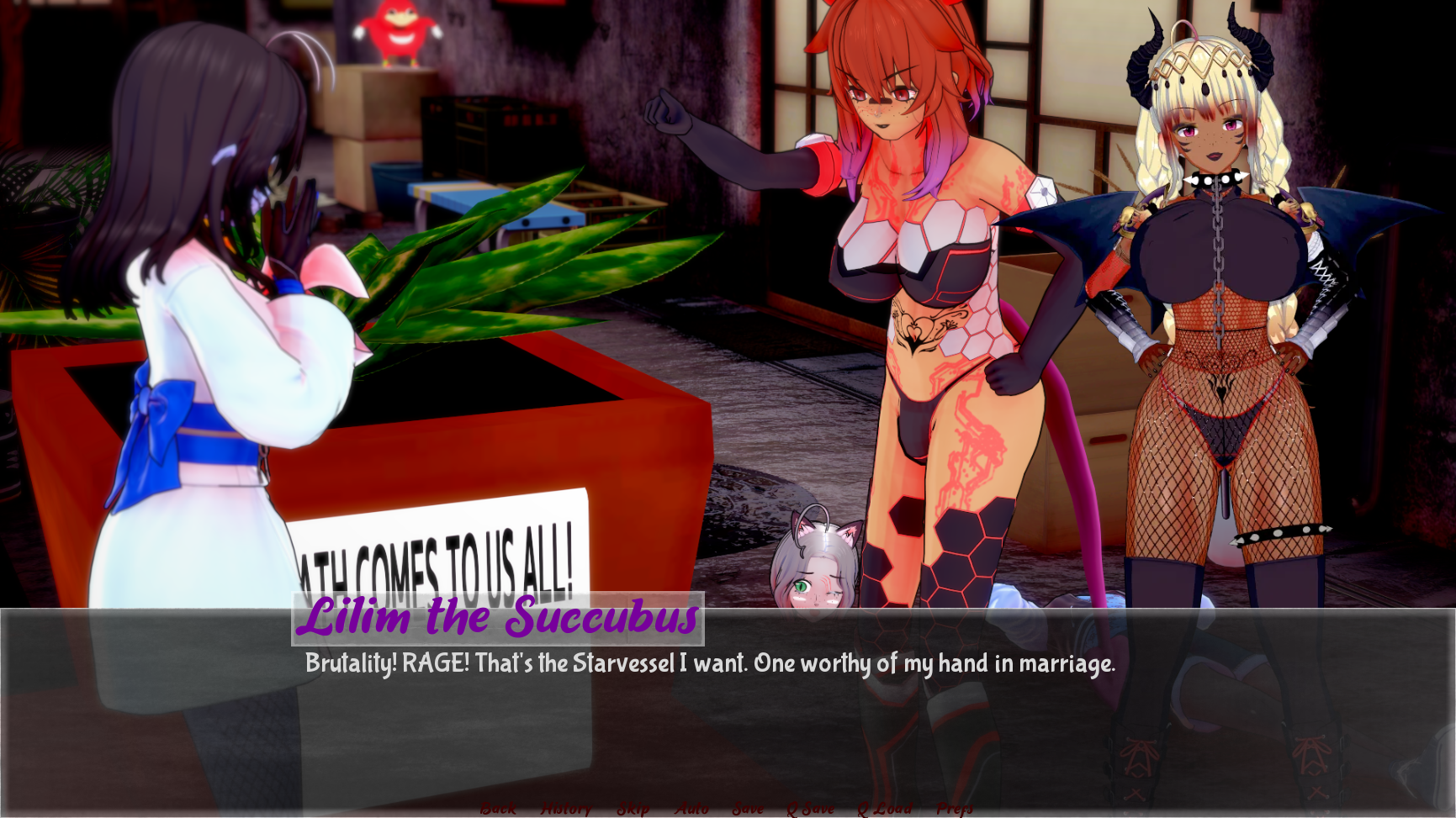Open the Save screen
The image size is (1456, 818).
tap(748, 808)
